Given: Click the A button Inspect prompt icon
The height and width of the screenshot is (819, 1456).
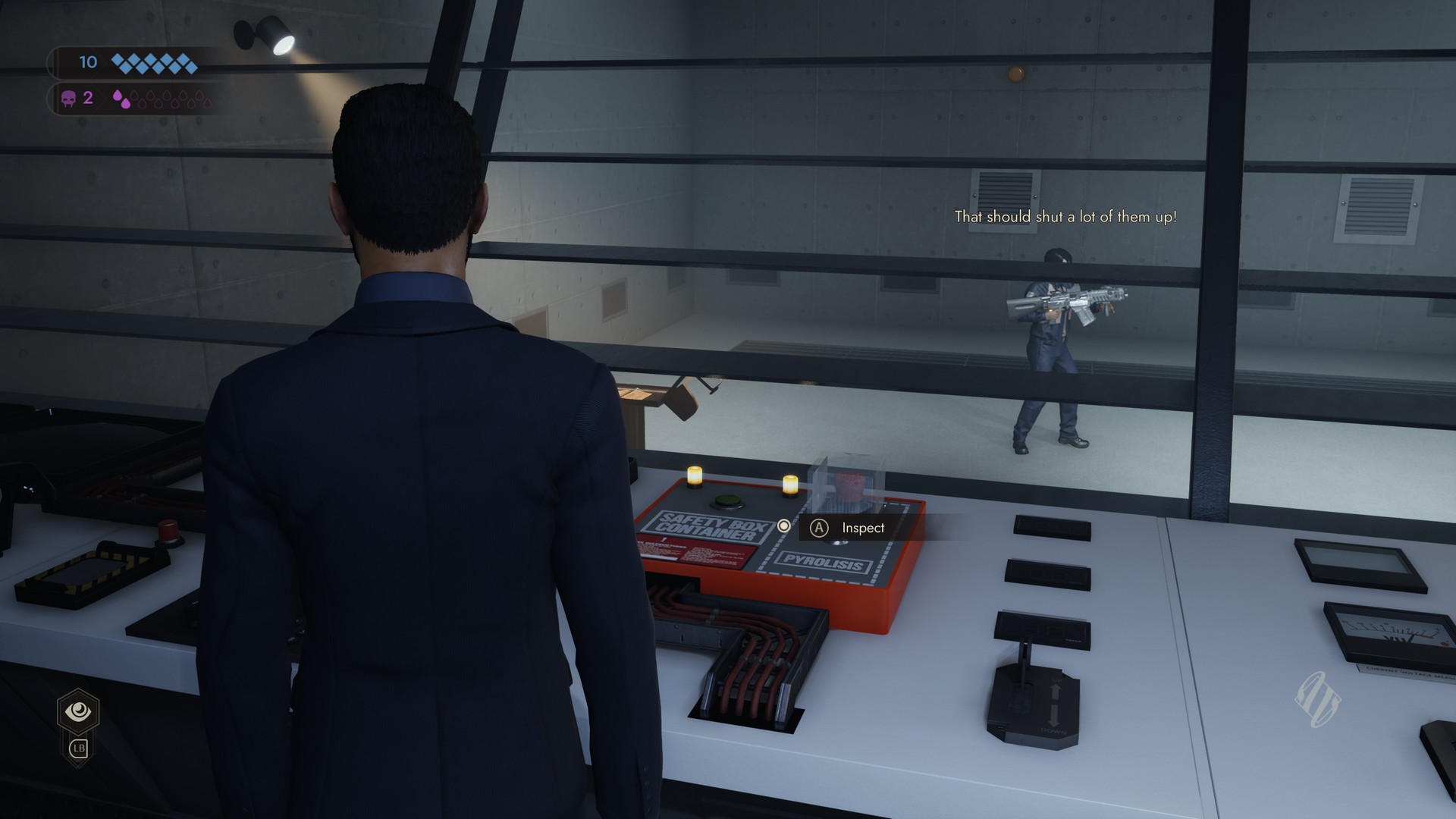Looking at the screenshot, I should tap(820, 529).
